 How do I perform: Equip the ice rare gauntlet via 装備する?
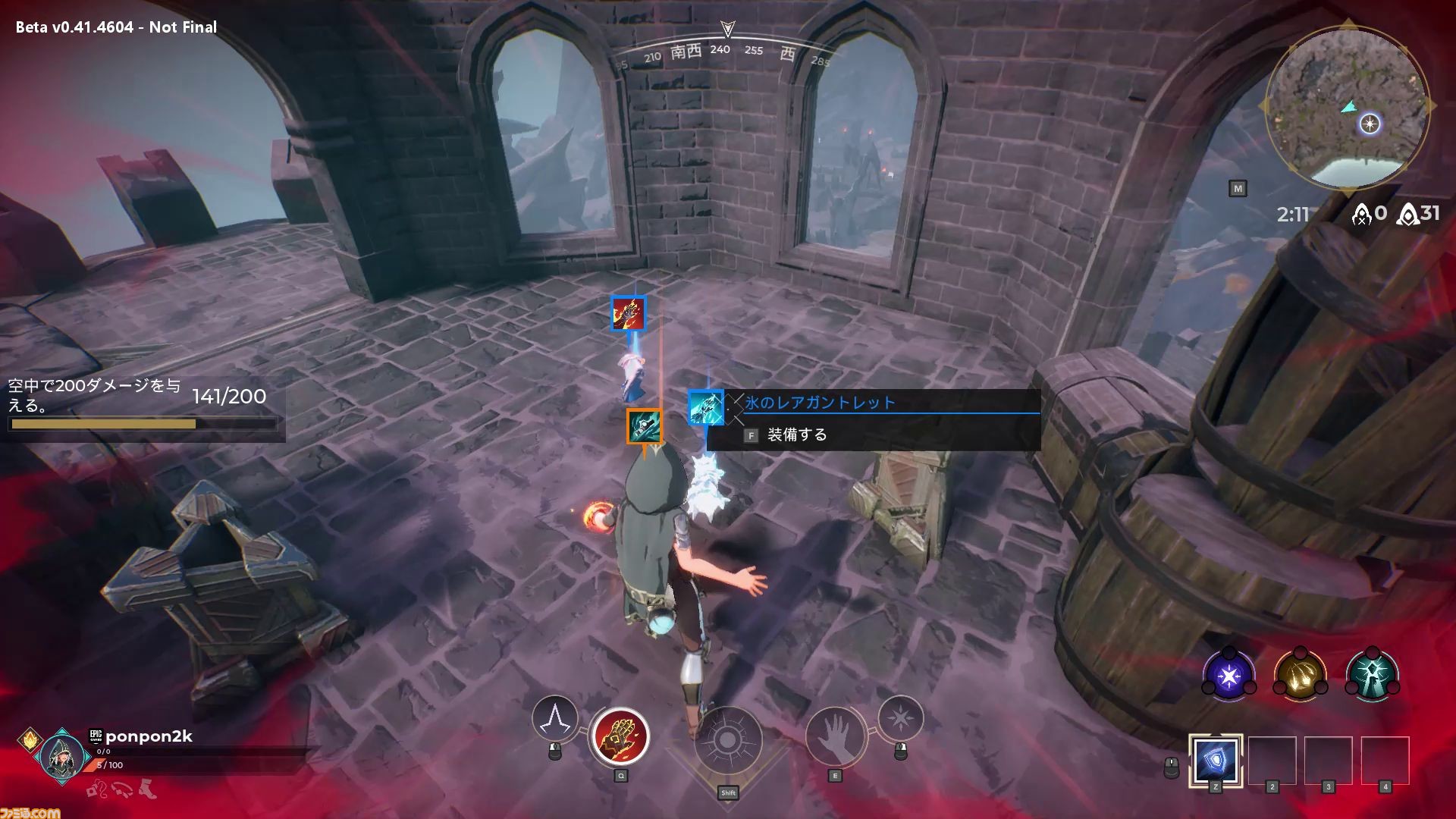(x=796, y=435)
